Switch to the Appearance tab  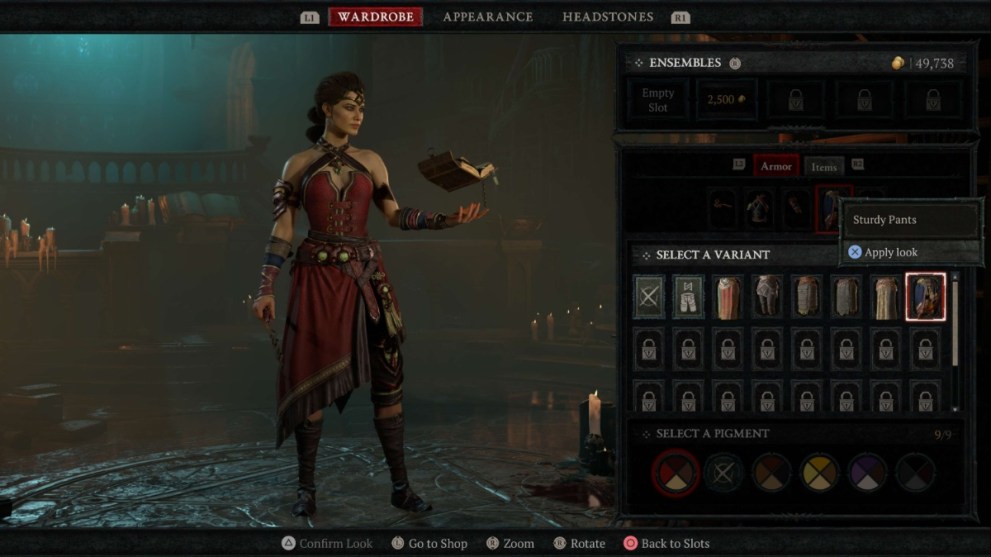click(x=487, y=17)
